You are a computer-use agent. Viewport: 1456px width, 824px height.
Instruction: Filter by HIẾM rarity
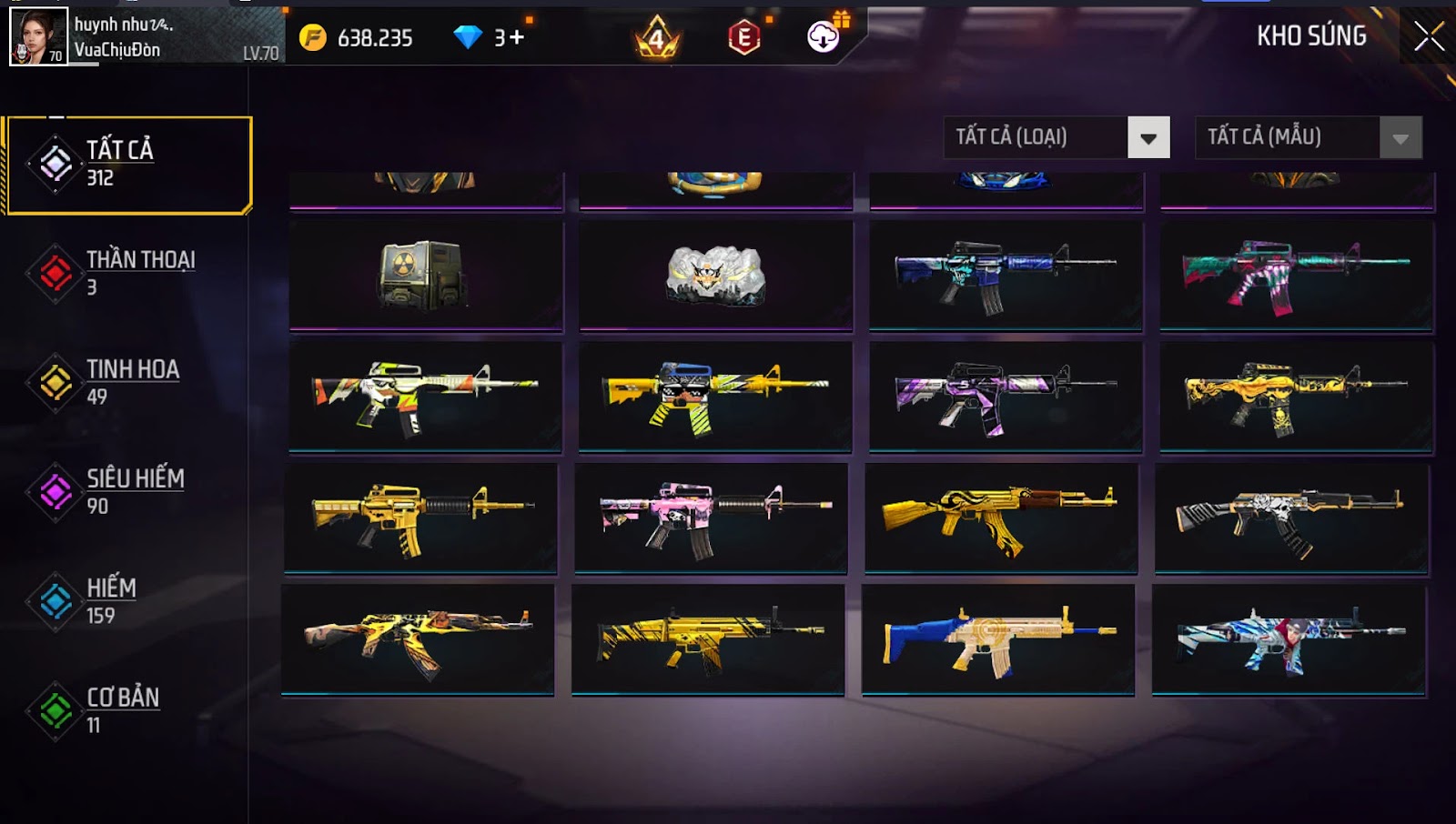pyautogui.click(x=127, y=601)
